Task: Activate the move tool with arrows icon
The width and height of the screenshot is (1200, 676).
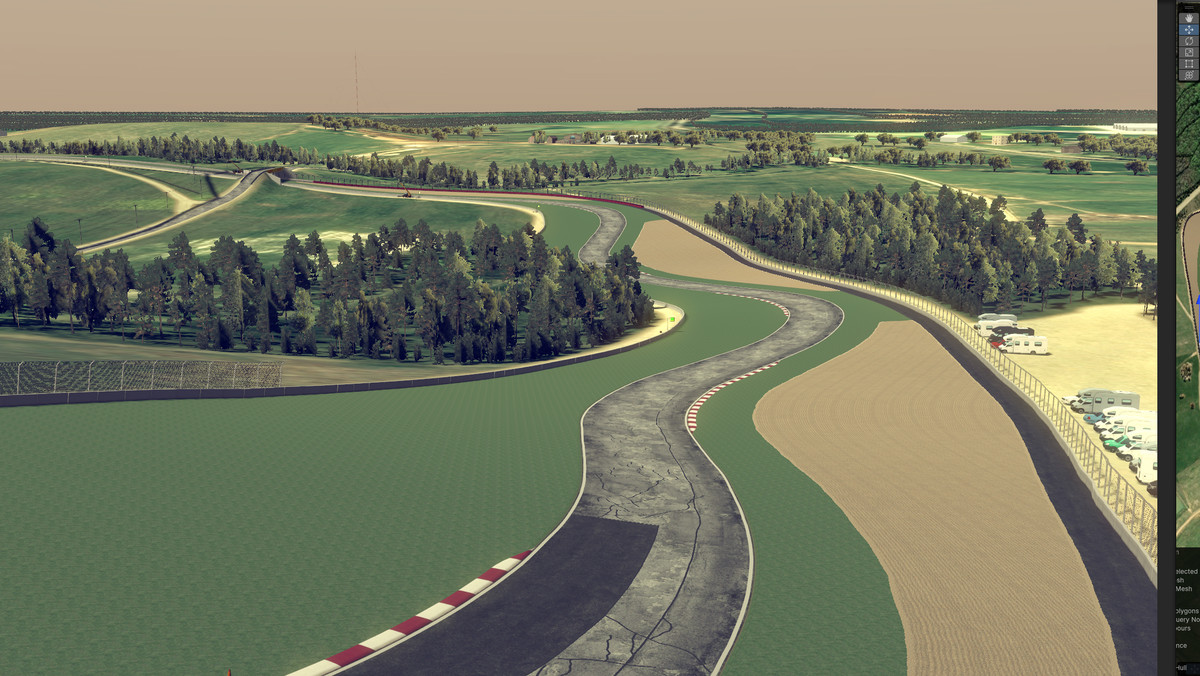Action: click(x=1189, y=30)
